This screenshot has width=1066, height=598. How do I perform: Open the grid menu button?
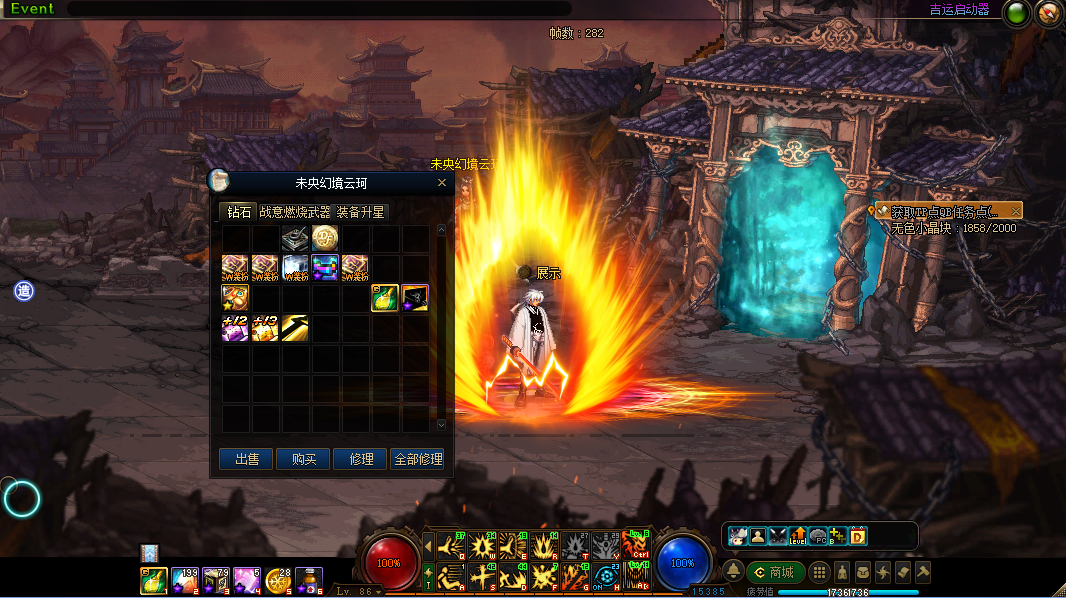(819, 572)
